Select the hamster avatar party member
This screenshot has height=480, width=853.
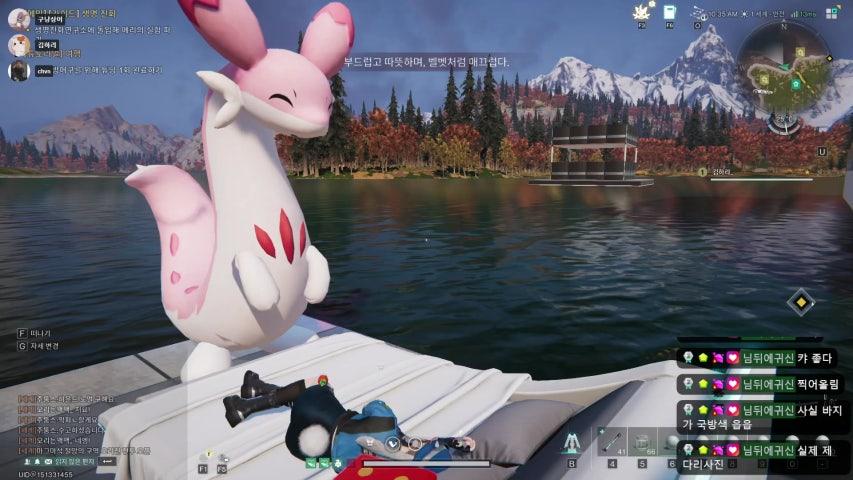coord(18,45)
